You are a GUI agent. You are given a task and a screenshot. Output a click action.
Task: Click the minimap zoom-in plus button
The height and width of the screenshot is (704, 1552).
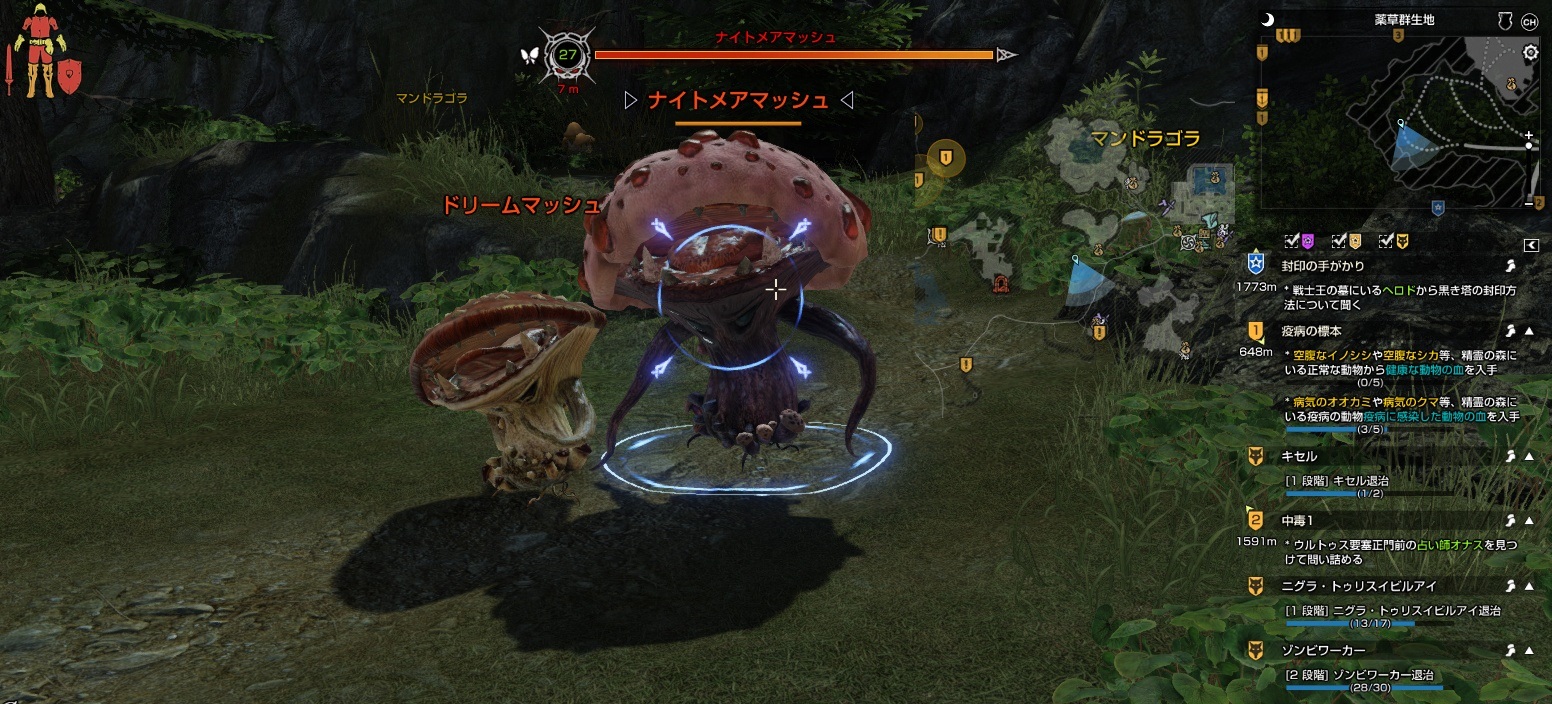pyautogui.click(x=1529, y=134)
